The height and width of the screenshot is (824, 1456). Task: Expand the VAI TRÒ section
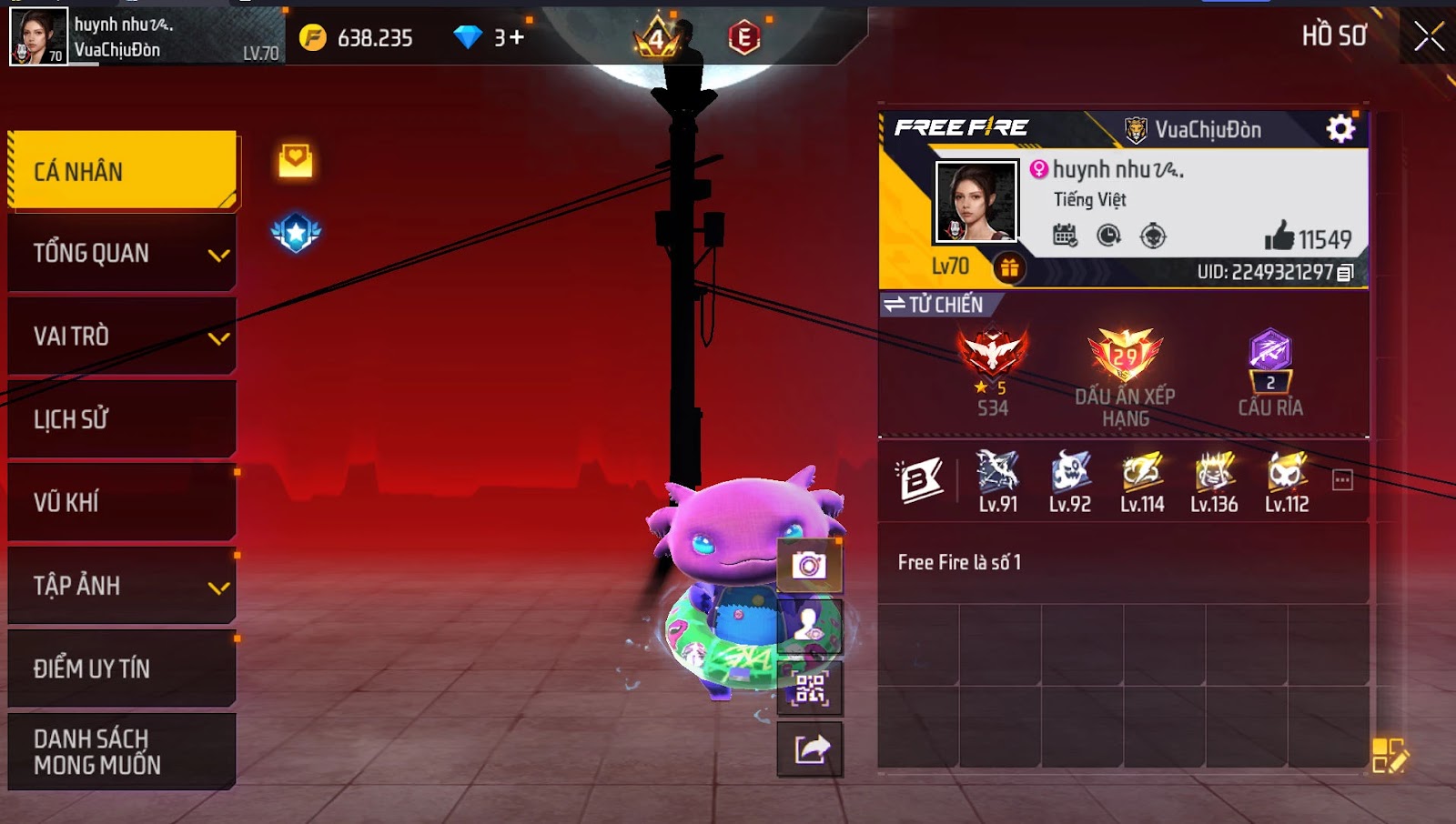click(x=123, y=337)
